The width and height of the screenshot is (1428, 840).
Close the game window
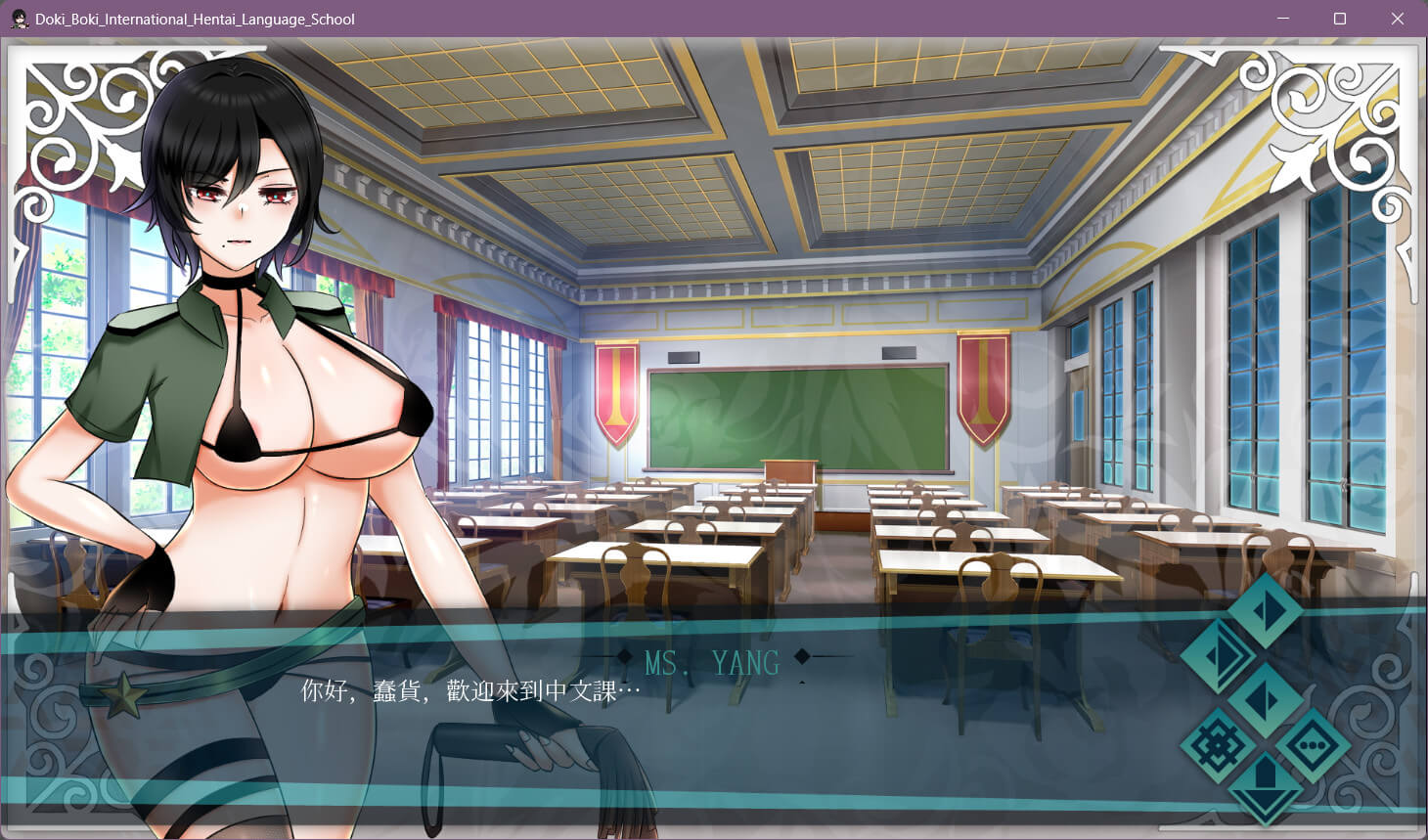(1398, 19)
